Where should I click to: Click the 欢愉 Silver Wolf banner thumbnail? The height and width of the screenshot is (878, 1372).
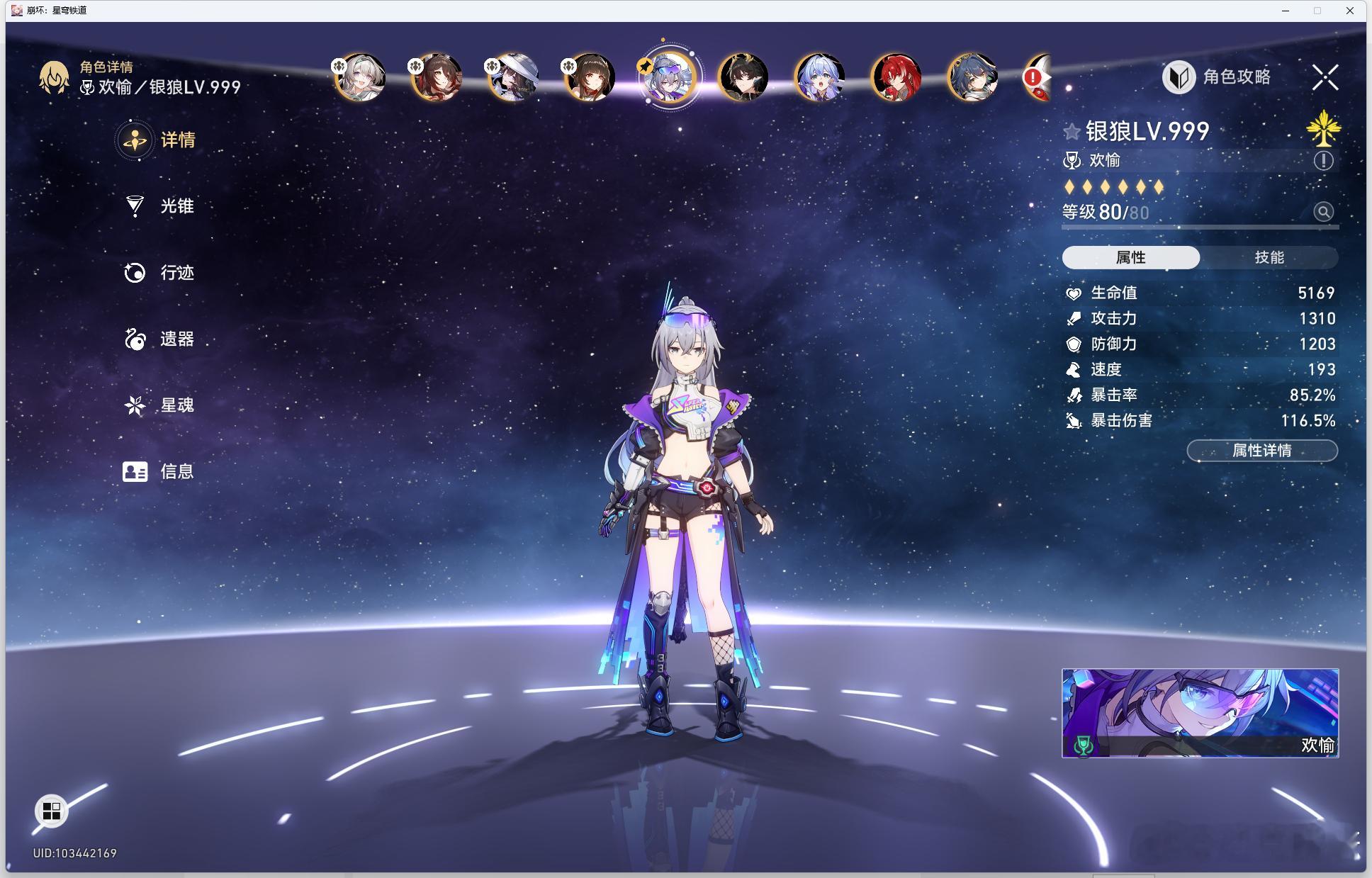click(x=1200, y=713)
